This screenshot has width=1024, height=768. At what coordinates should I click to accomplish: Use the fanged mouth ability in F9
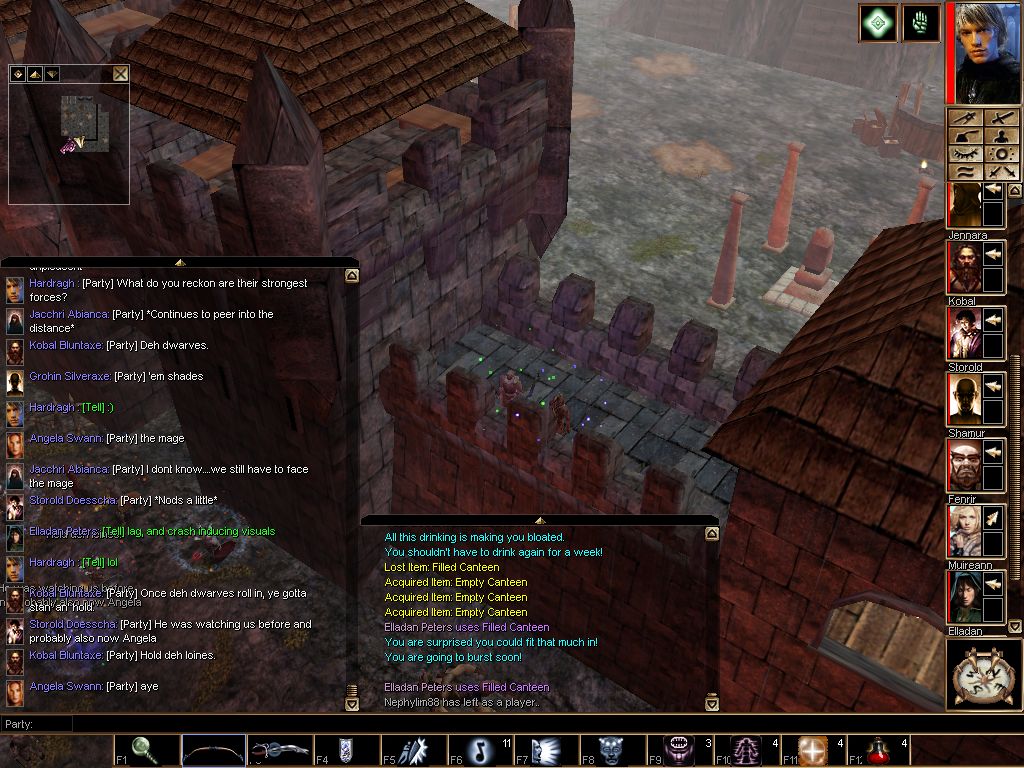[680, 750]
